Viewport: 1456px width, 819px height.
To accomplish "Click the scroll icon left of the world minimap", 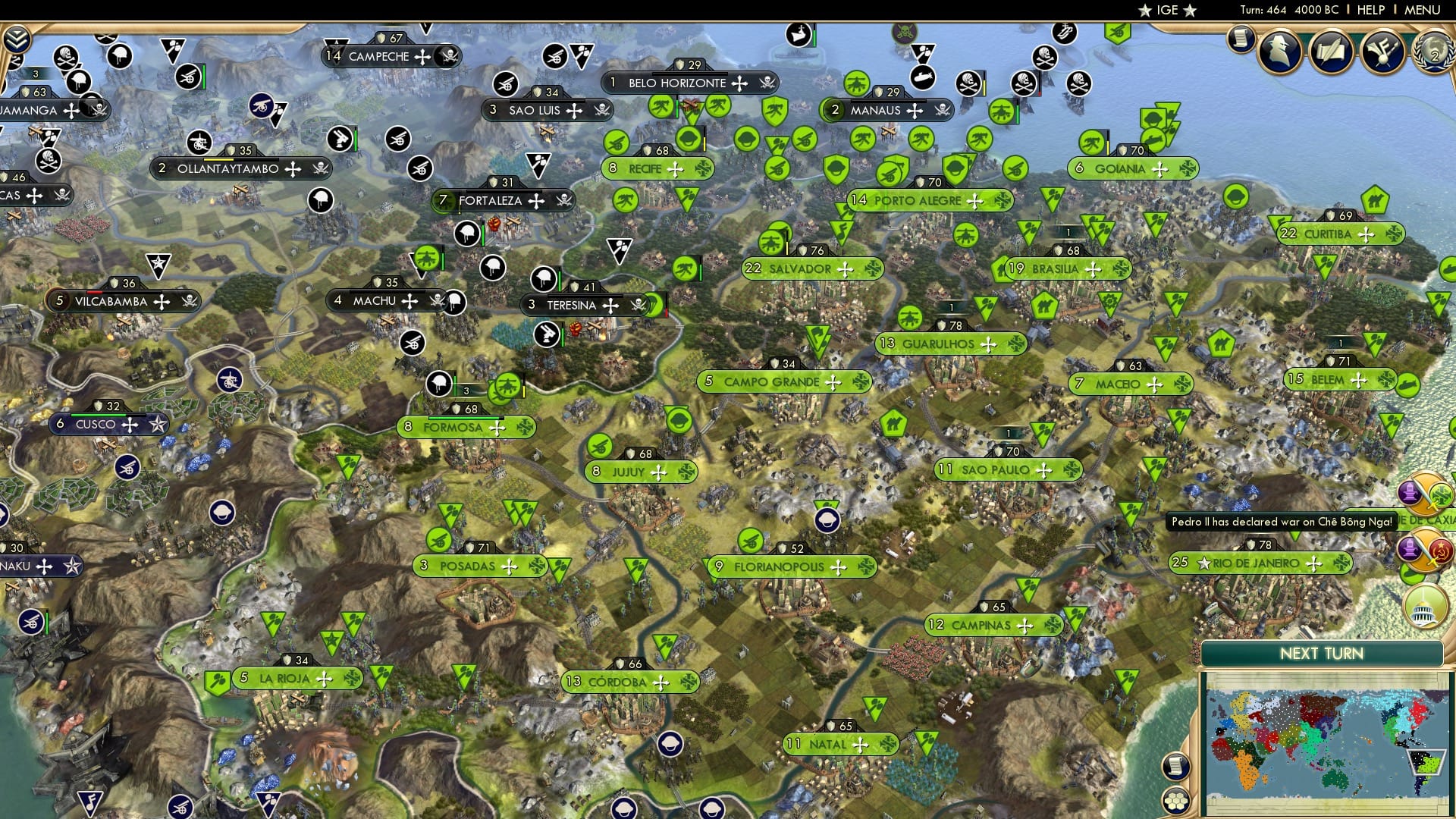I will click(x=1177, y=767).
